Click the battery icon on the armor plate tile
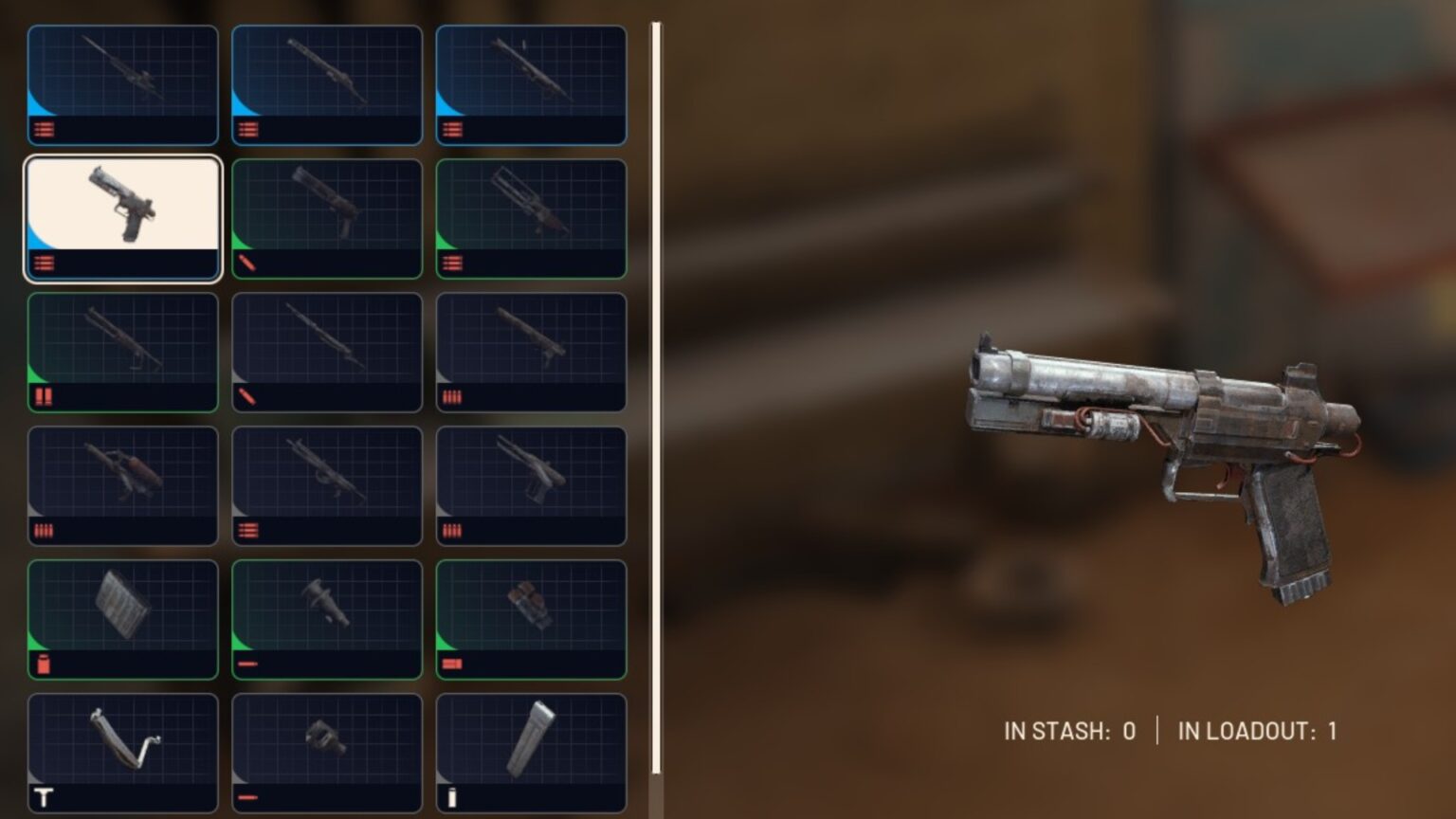This screenshot has width=1456, height=819. tap(44, 664)
